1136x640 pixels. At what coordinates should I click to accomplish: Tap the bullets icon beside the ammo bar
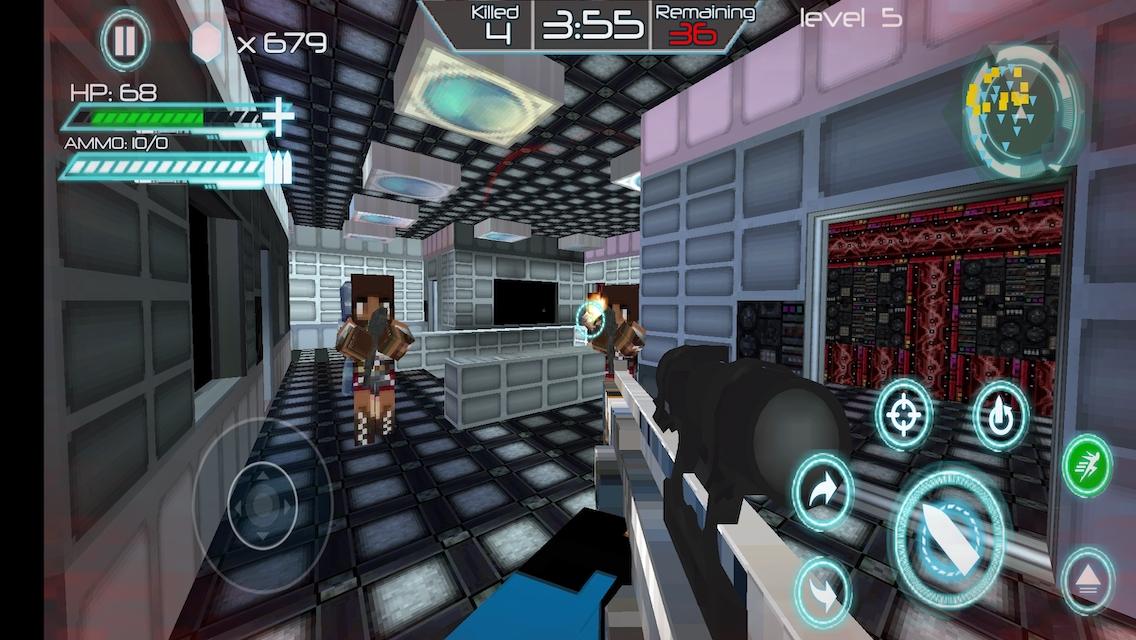pyautogui.click(x=279, y=167)
